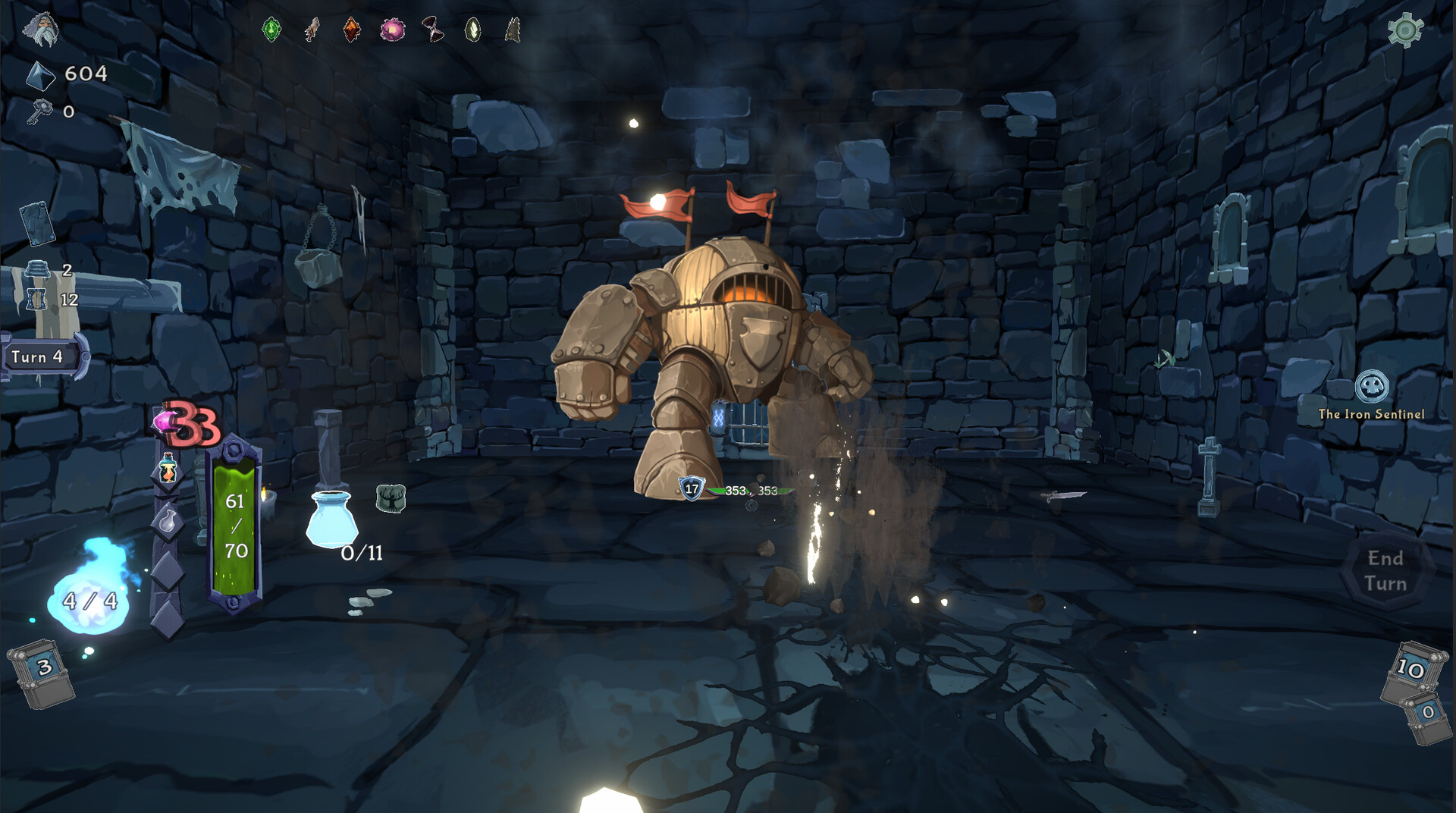Screen dimensions: 1456x813
Task: Click the Iron Sentinel's shield showing 17
Action: (691, 488)
